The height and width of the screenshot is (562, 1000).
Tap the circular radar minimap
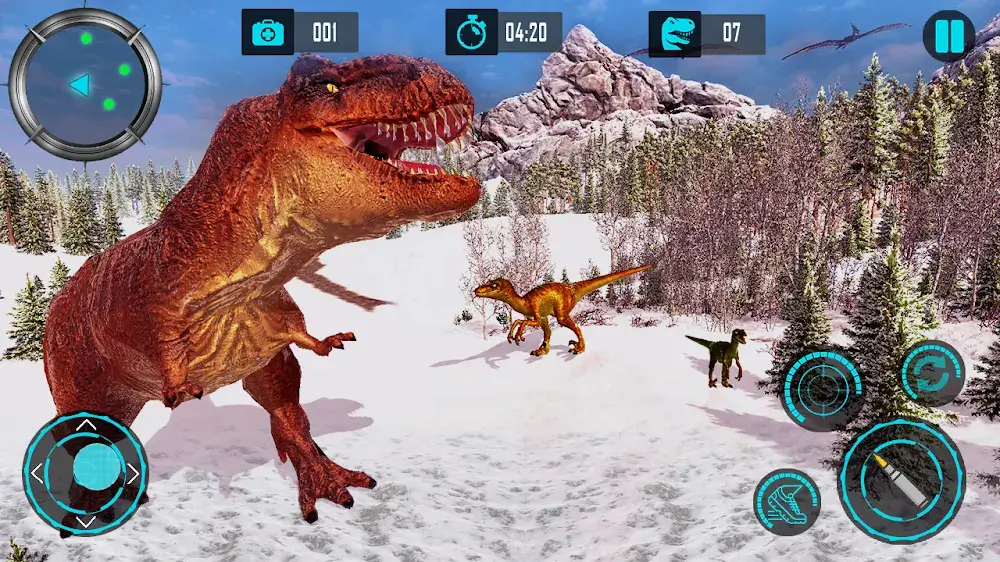(85, 83)
